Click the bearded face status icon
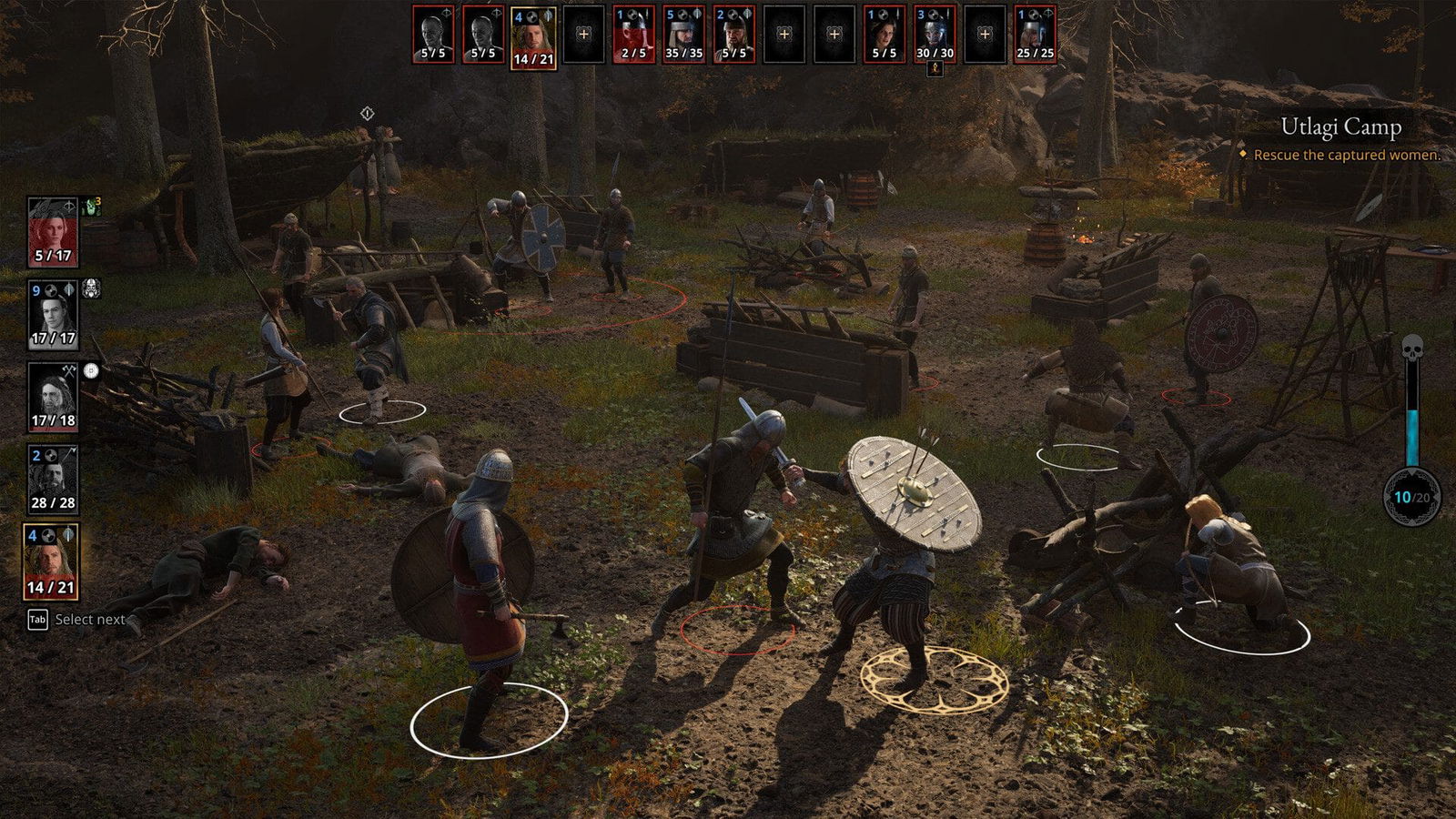Image resolution: width=1456 pixels, height=819 pixels. pos(92,289)
